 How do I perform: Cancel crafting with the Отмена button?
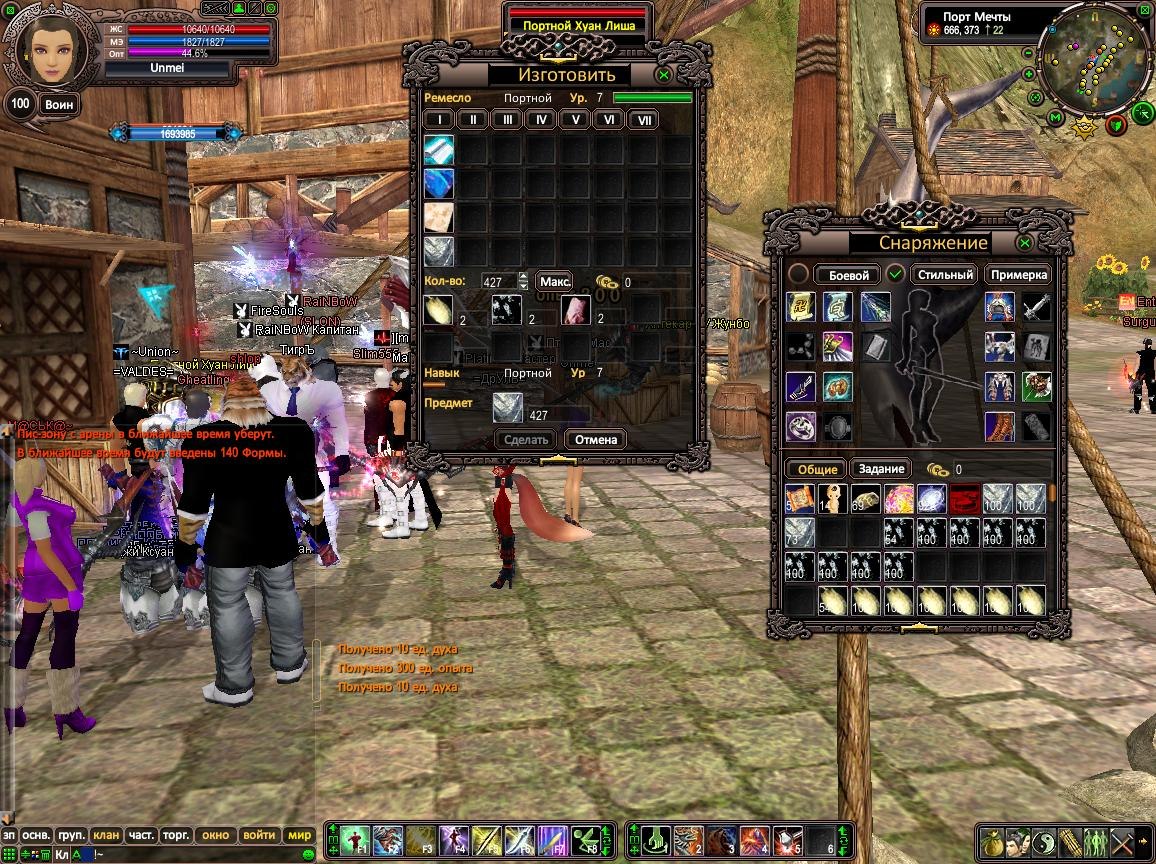click(595, 439)
